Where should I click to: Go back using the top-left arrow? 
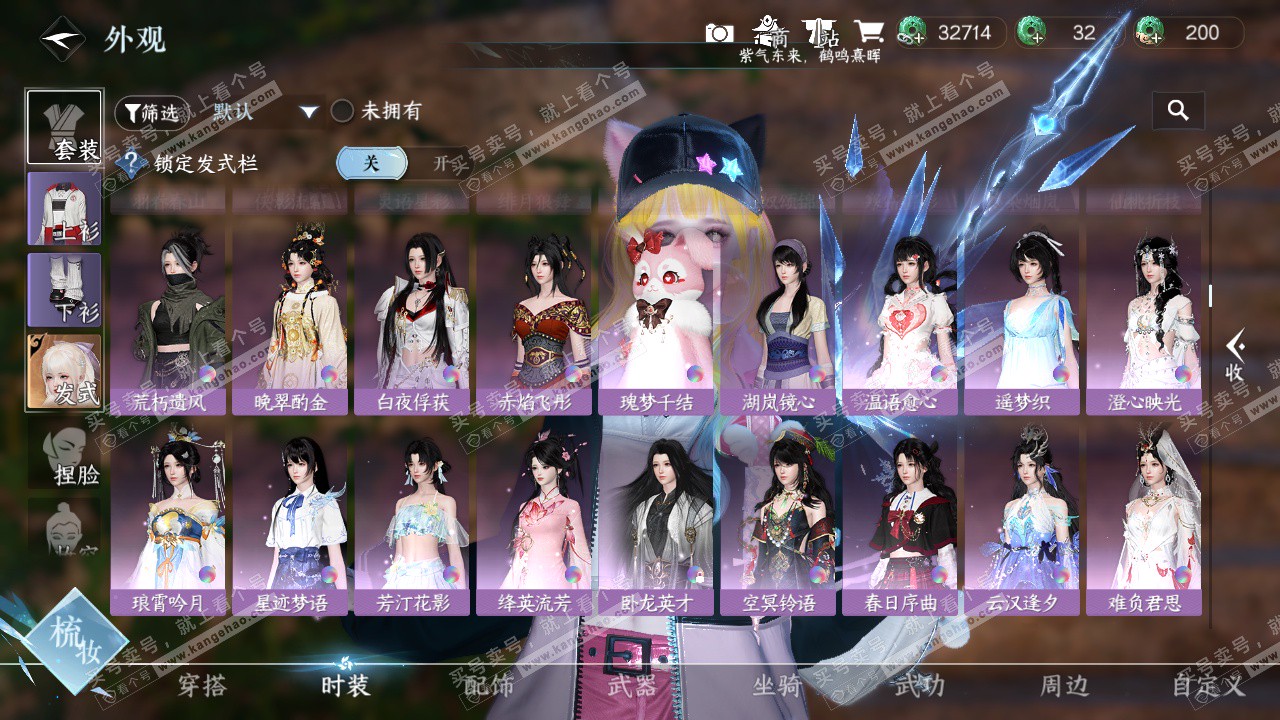click(62, 39)
